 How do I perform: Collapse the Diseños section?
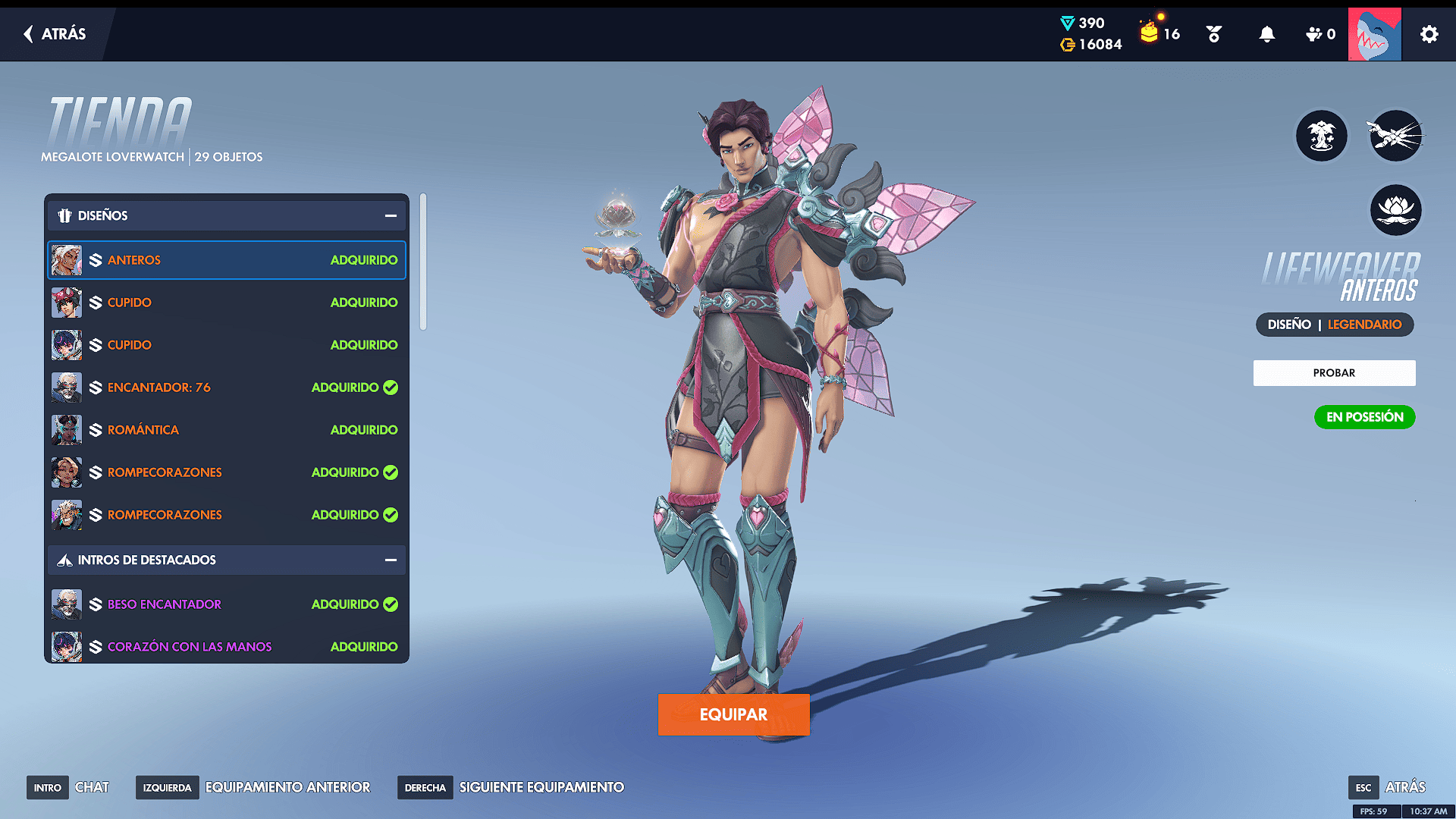tap(391, 216)
